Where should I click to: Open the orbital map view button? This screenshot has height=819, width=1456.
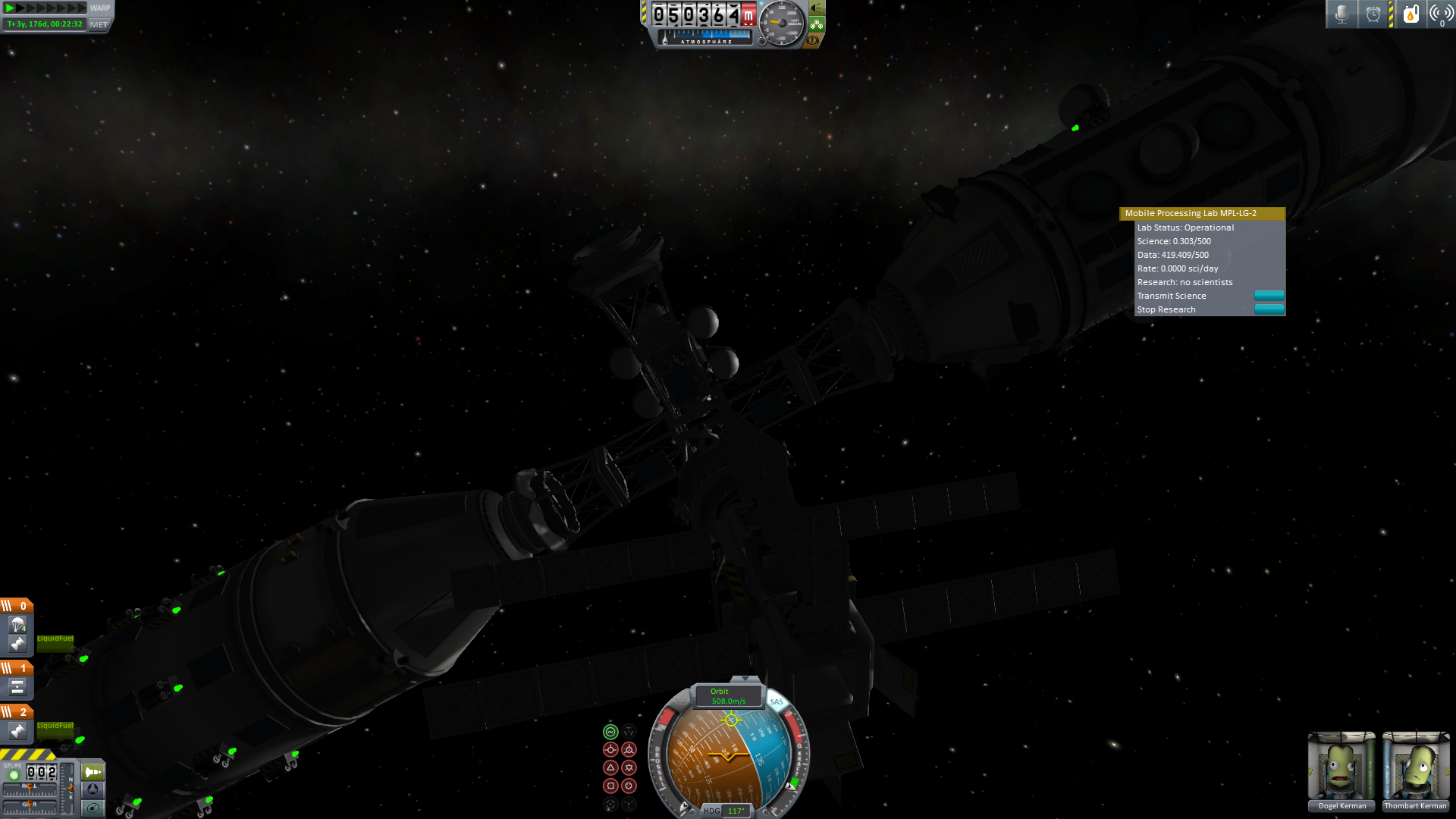(x=93, y=808)
